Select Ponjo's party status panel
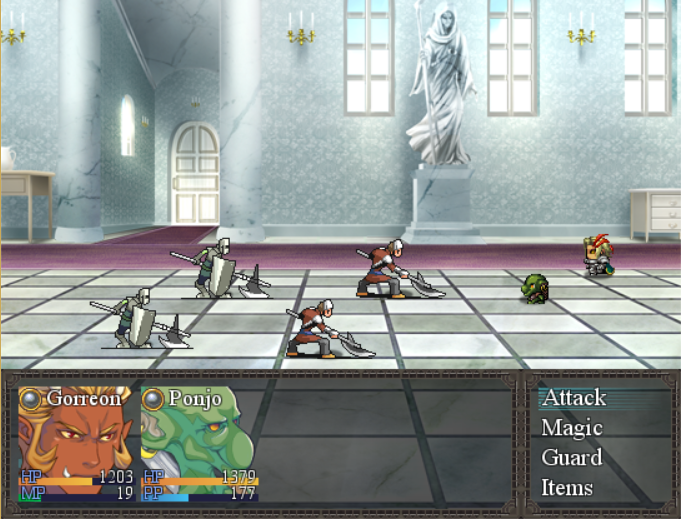The height and width of the screenshot is (519, 681). coord(199,442)
